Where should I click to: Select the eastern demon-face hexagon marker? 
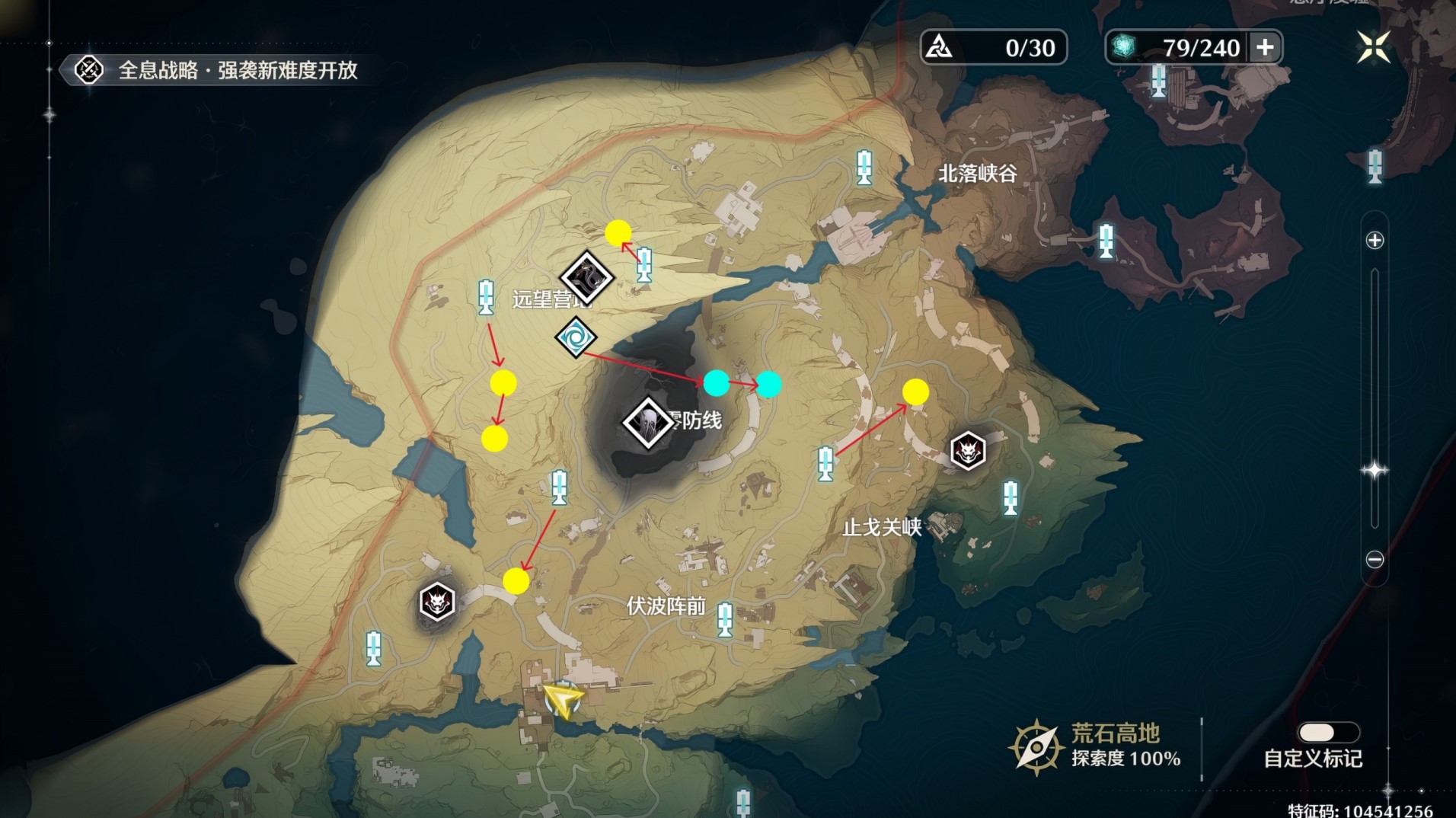point(968,451)
